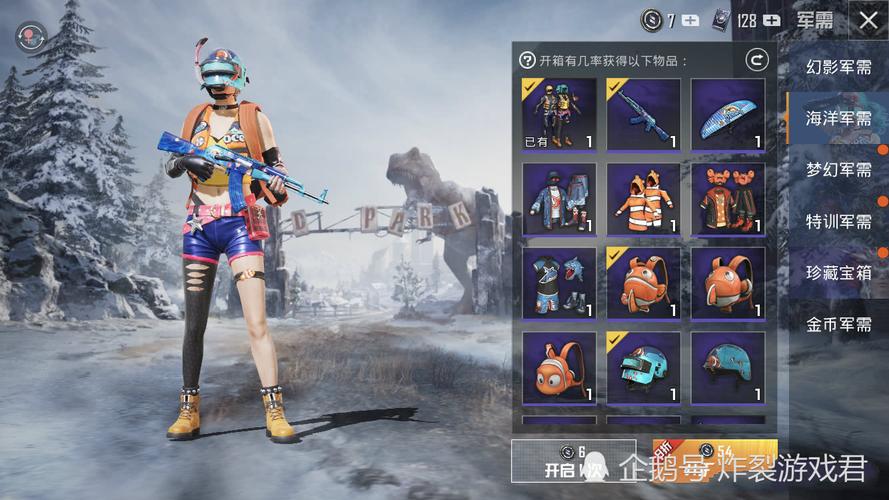Go to the 金币军需 tab
This screenshot has width=889, height=500.
pos(838,324)
